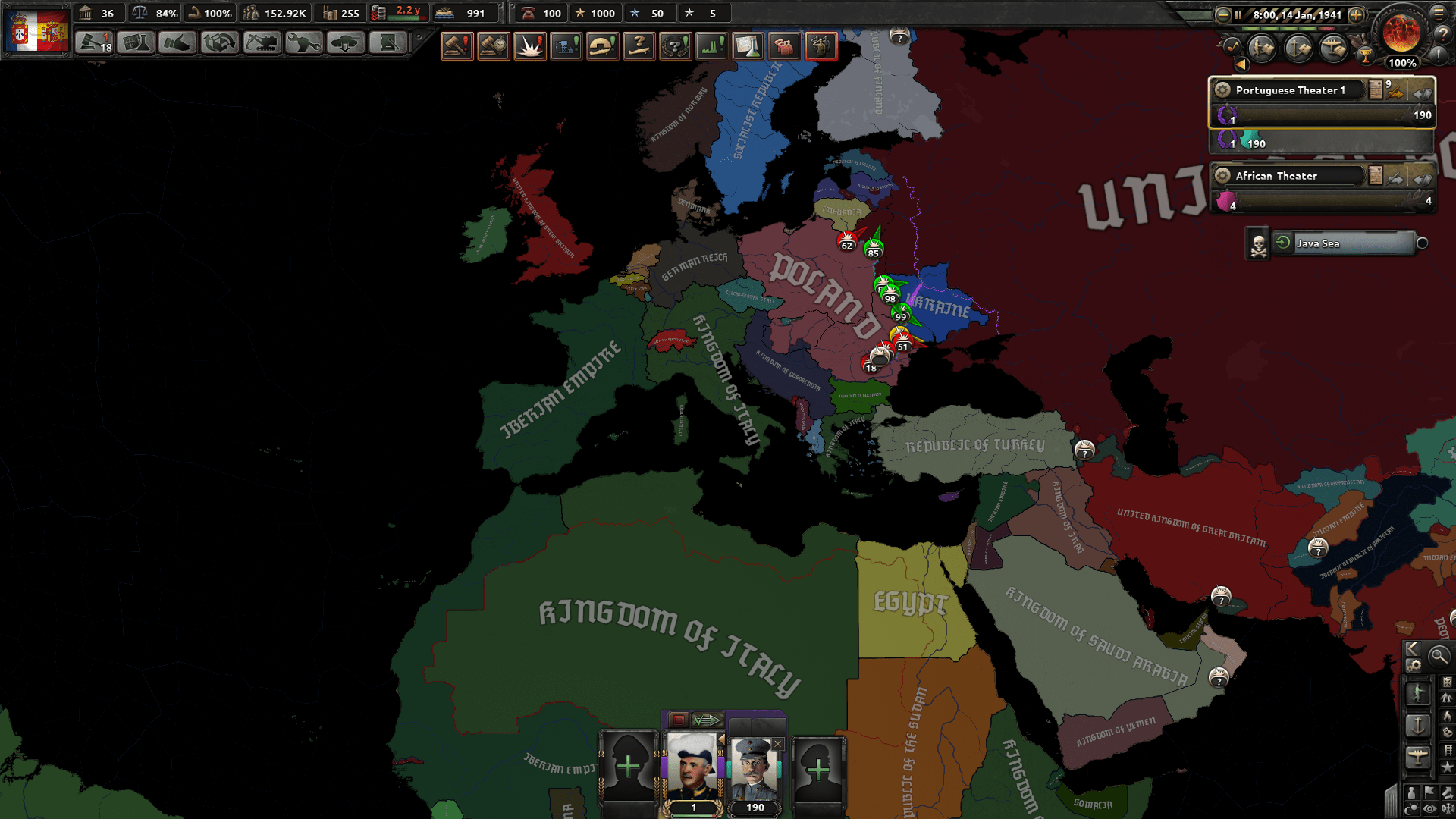This screenshot has width=1456, height=819.
Task: Open the Construction menu with the excavator icon
Action: point(263,42)
